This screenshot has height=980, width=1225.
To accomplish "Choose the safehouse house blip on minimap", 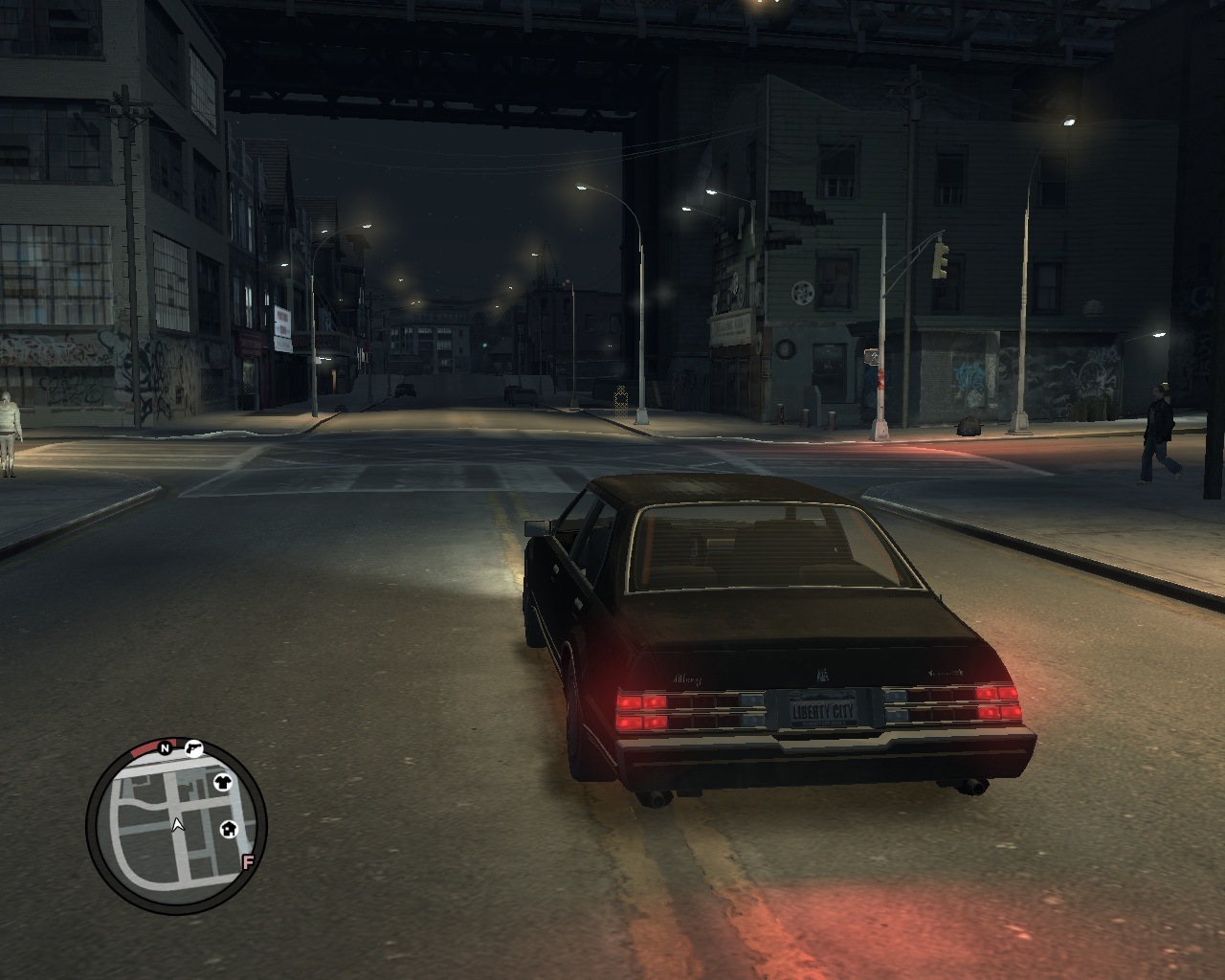I will (229, 829).
